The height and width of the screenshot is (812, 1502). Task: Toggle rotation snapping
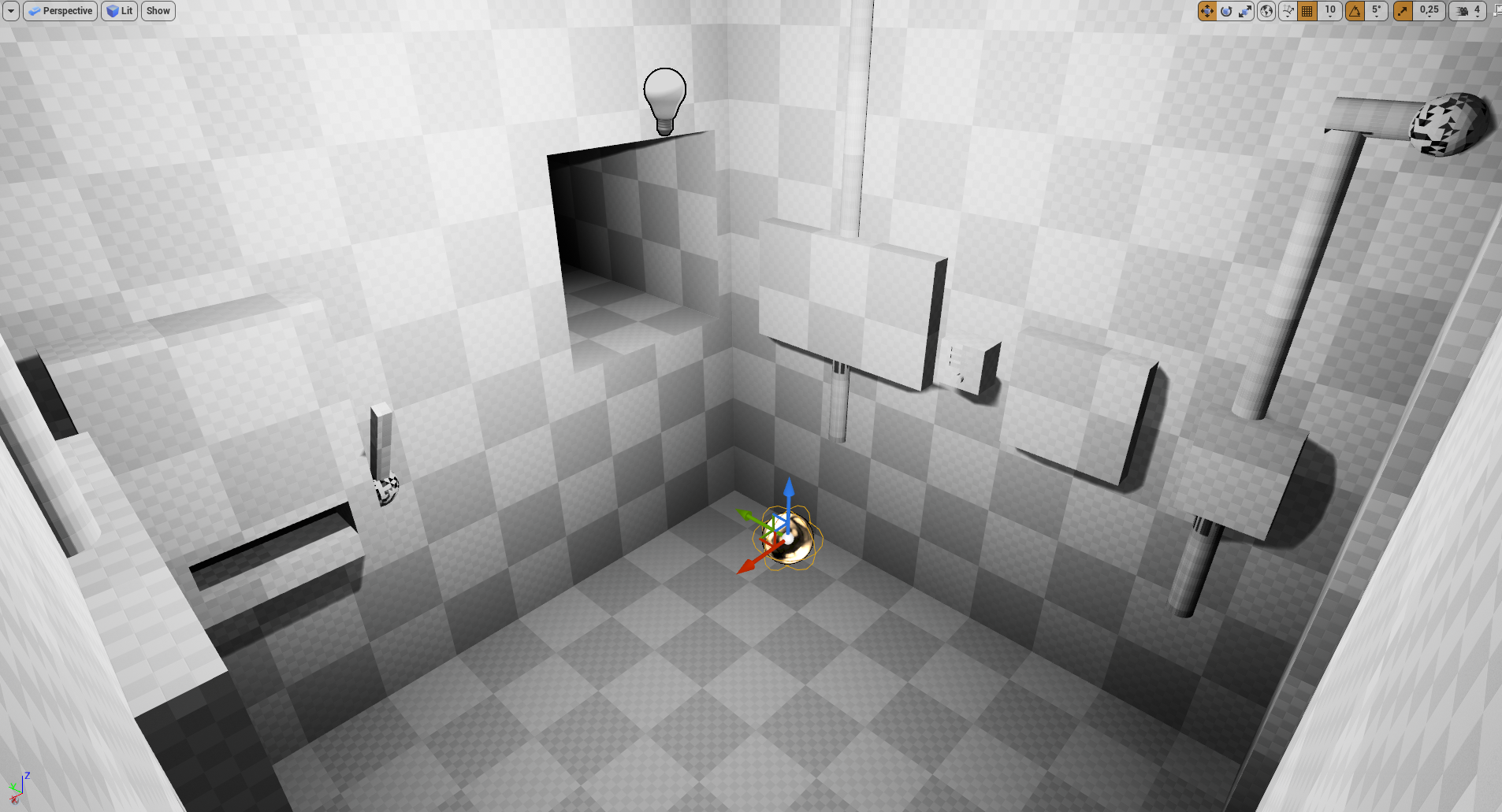pos(1354,11)
